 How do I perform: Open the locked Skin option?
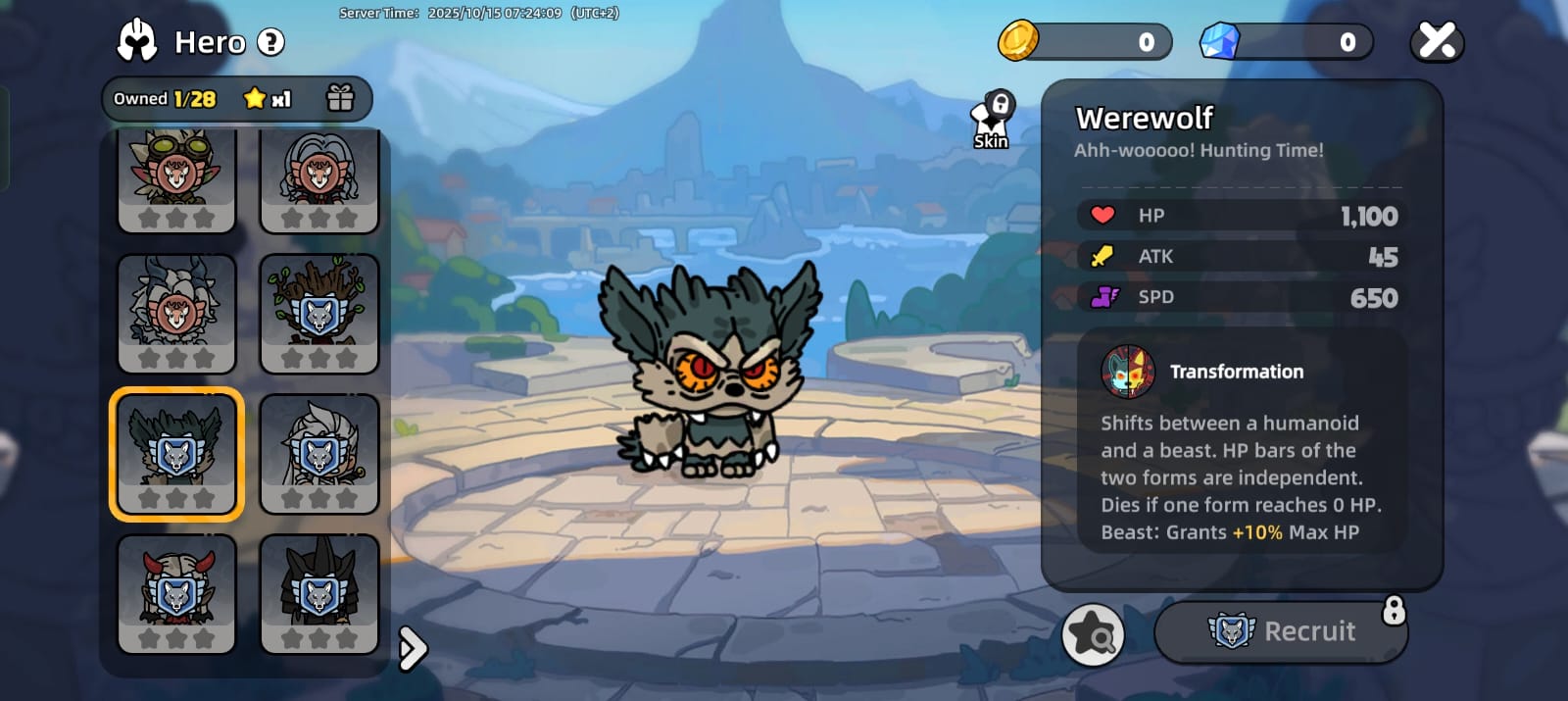coord(992,122)
